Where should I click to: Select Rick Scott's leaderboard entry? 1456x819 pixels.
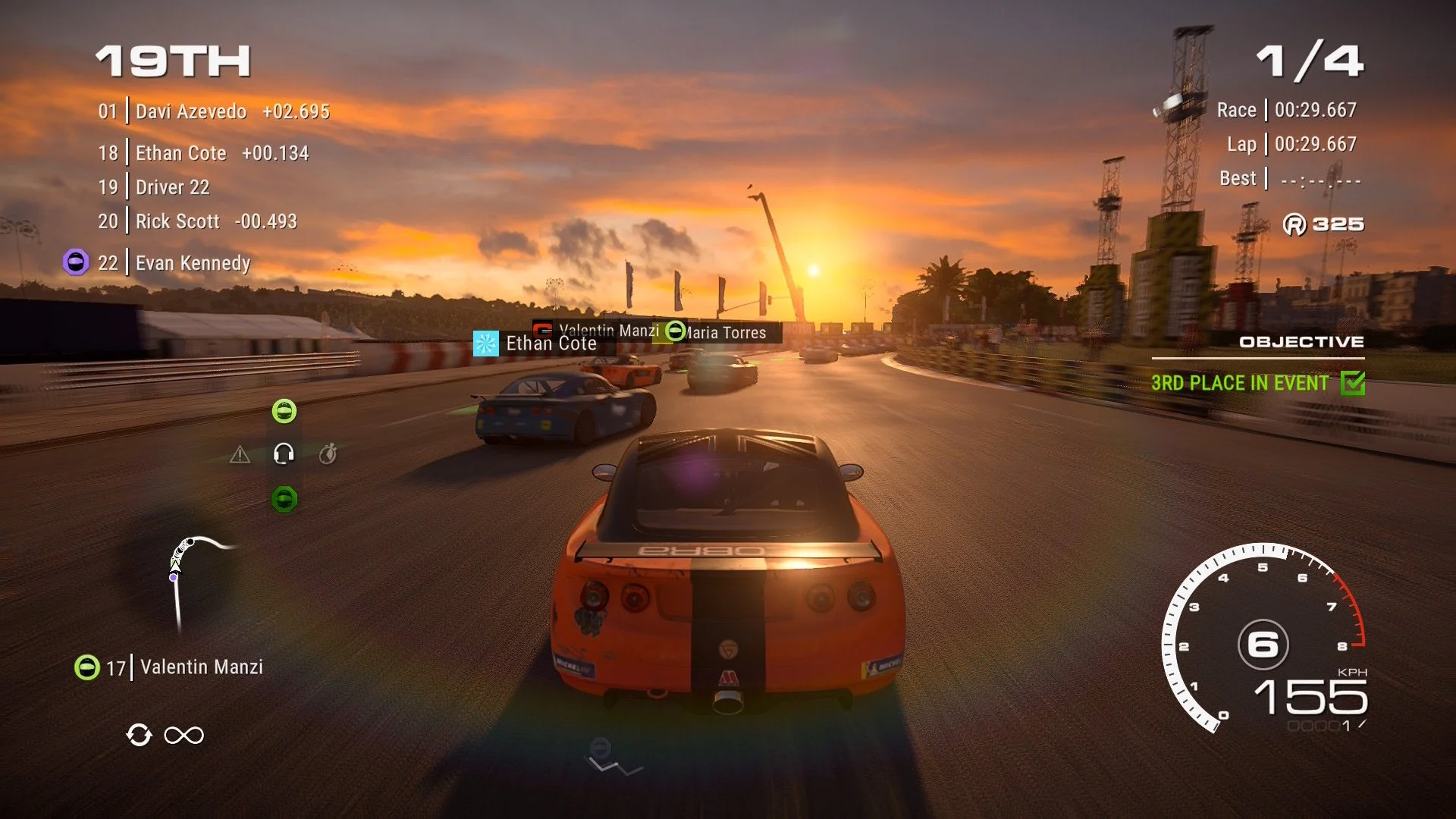click(x=196, y=221)
